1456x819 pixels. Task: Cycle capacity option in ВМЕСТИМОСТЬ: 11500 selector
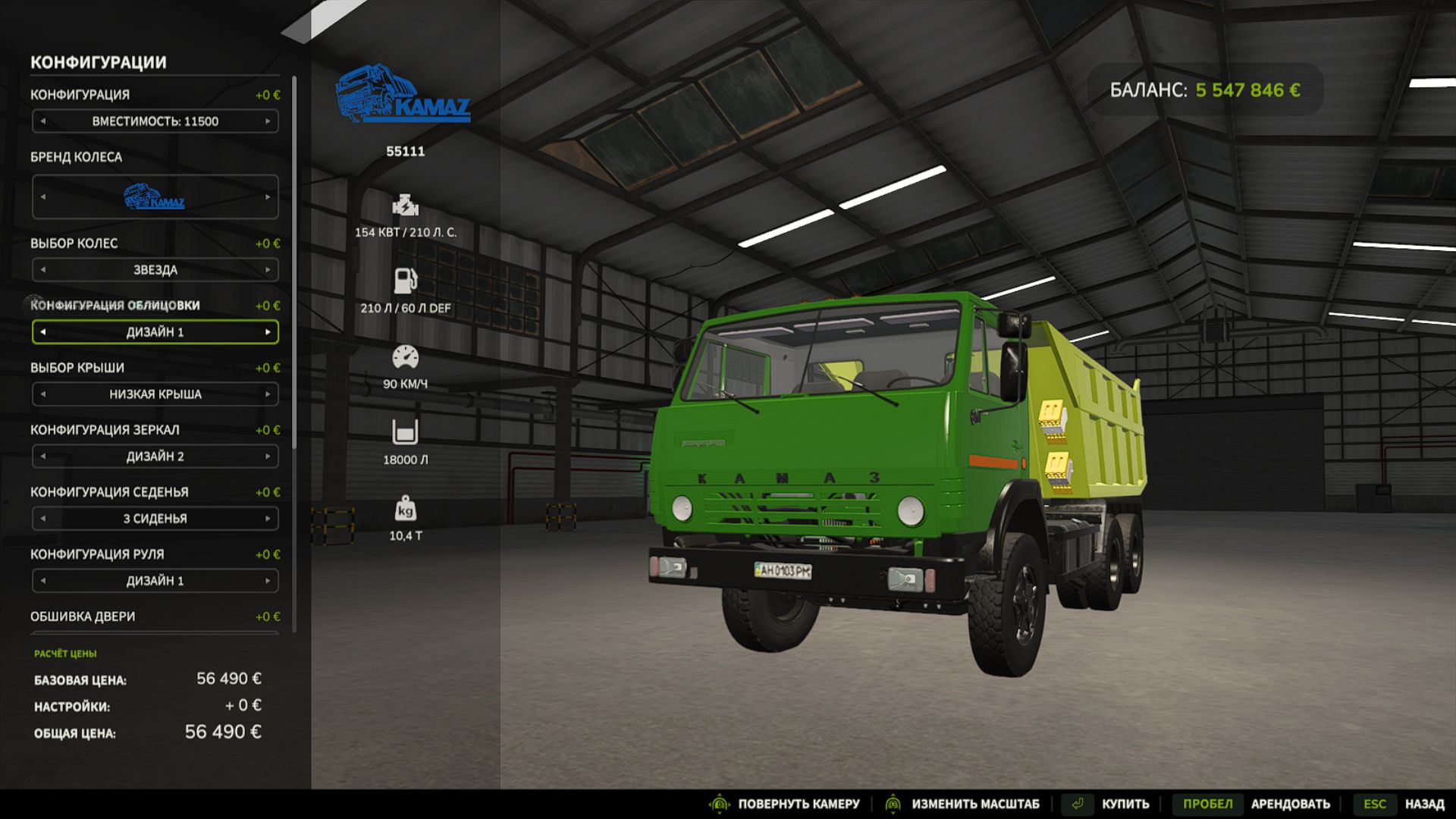point(269,121)
